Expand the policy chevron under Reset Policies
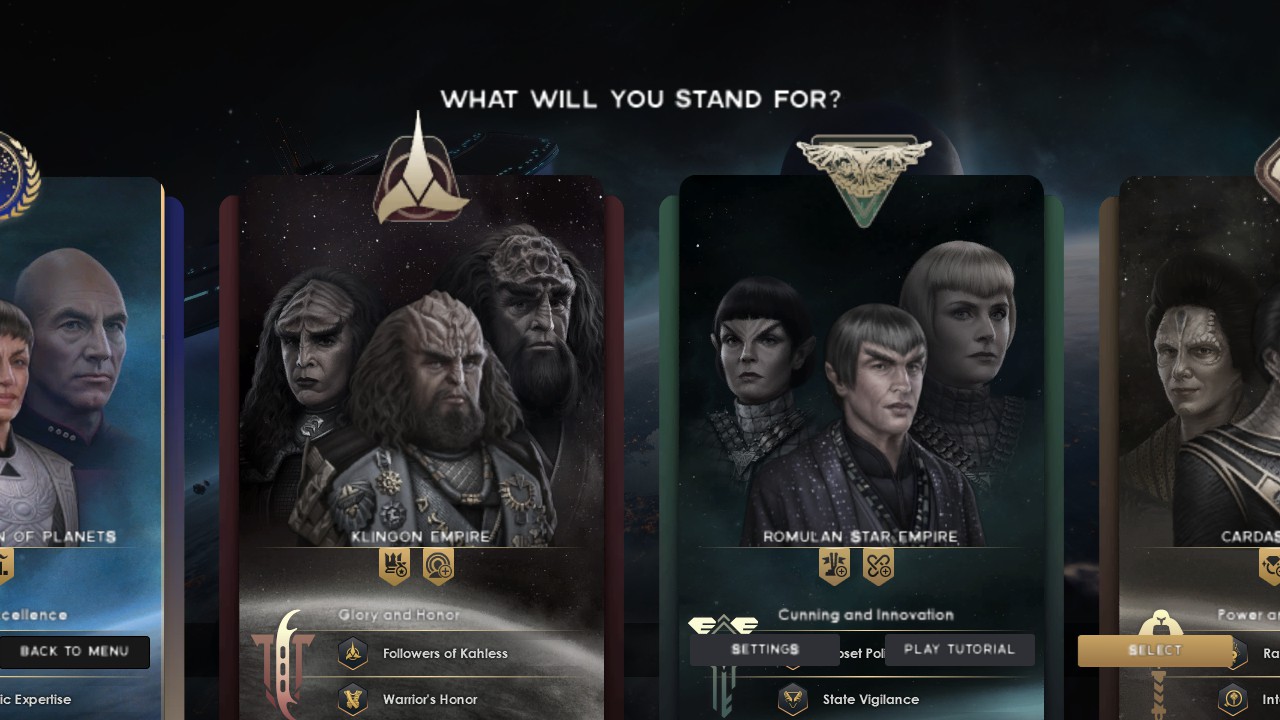This screenshot has height=720, width=1280. (791, 667)
